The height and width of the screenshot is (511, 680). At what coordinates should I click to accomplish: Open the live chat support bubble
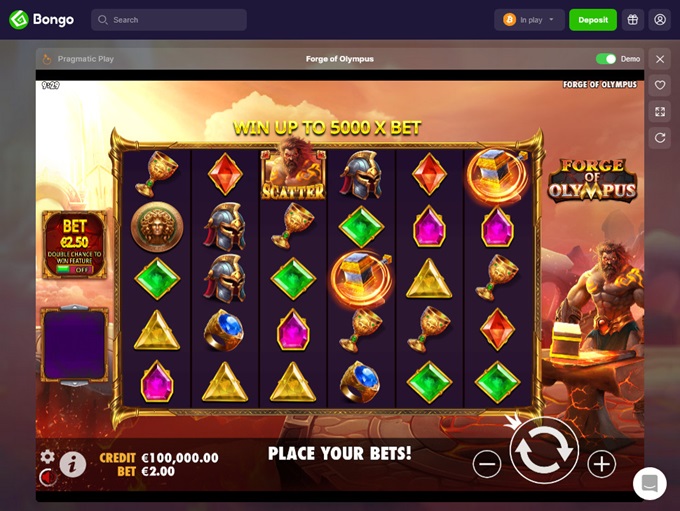(649, 483)
